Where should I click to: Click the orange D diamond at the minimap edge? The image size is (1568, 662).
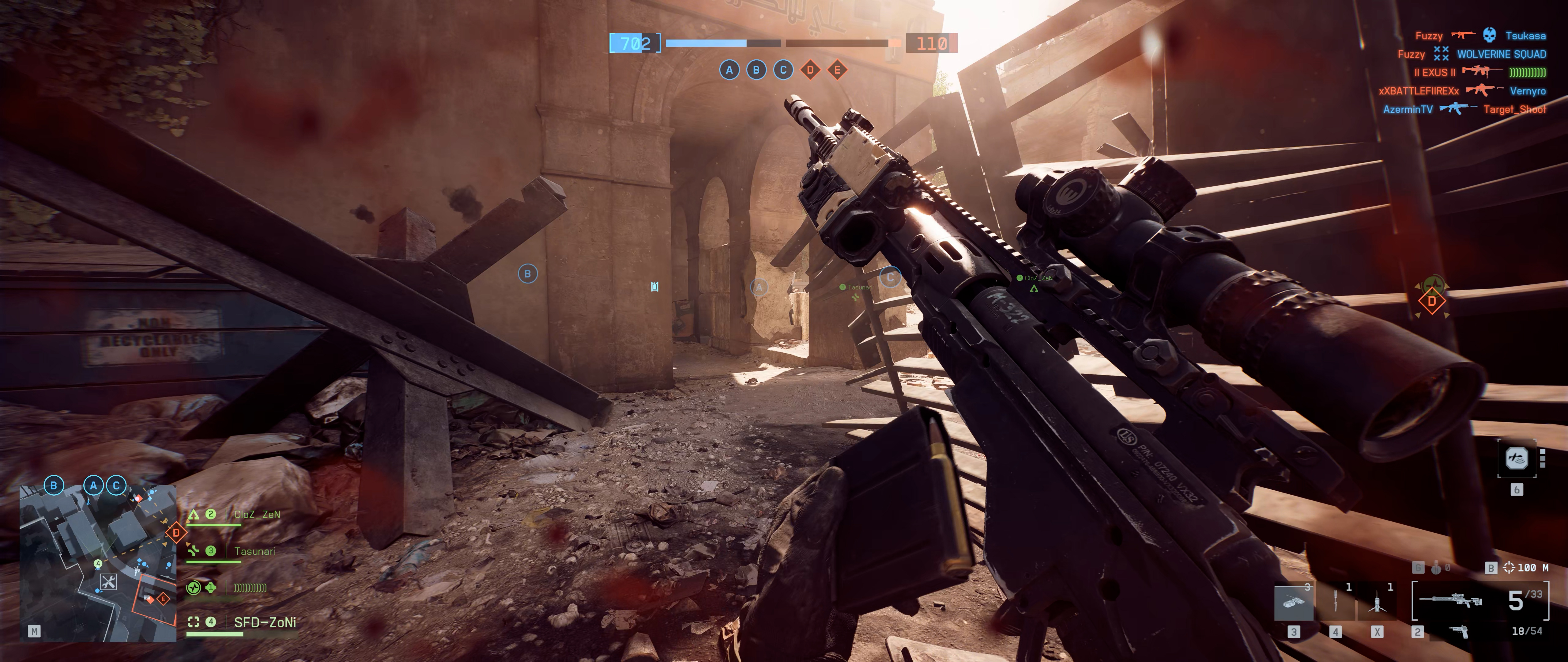(x=176, y=533)
